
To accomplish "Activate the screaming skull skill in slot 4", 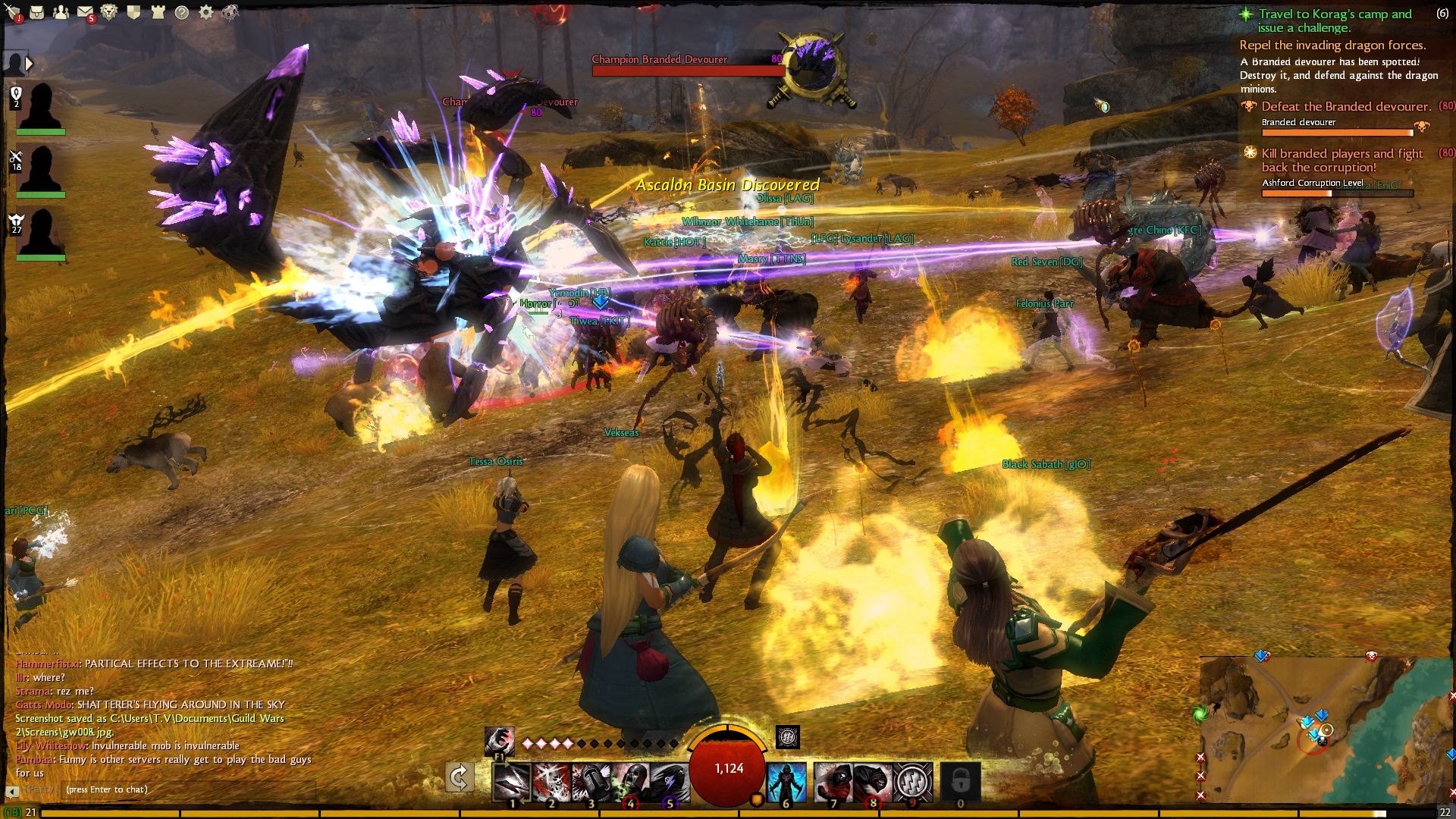I will coord(629,781).
